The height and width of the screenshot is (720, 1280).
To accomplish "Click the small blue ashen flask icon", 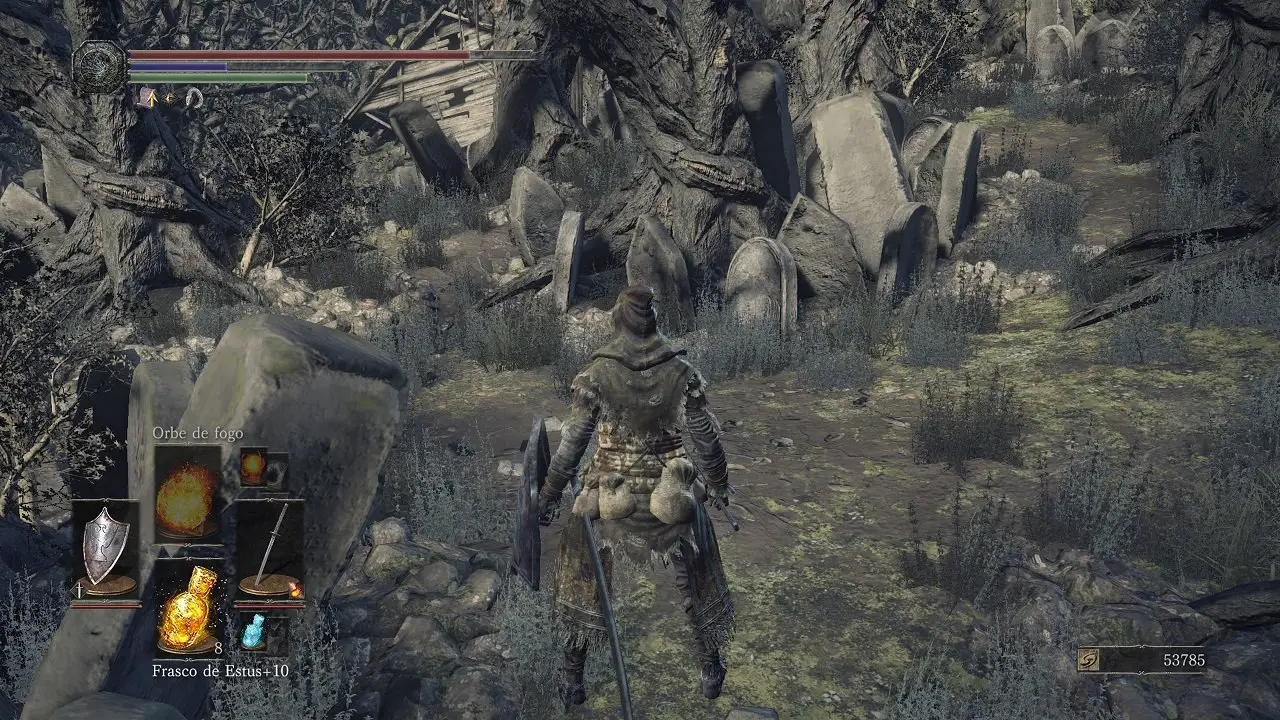I will coord(253,632).
